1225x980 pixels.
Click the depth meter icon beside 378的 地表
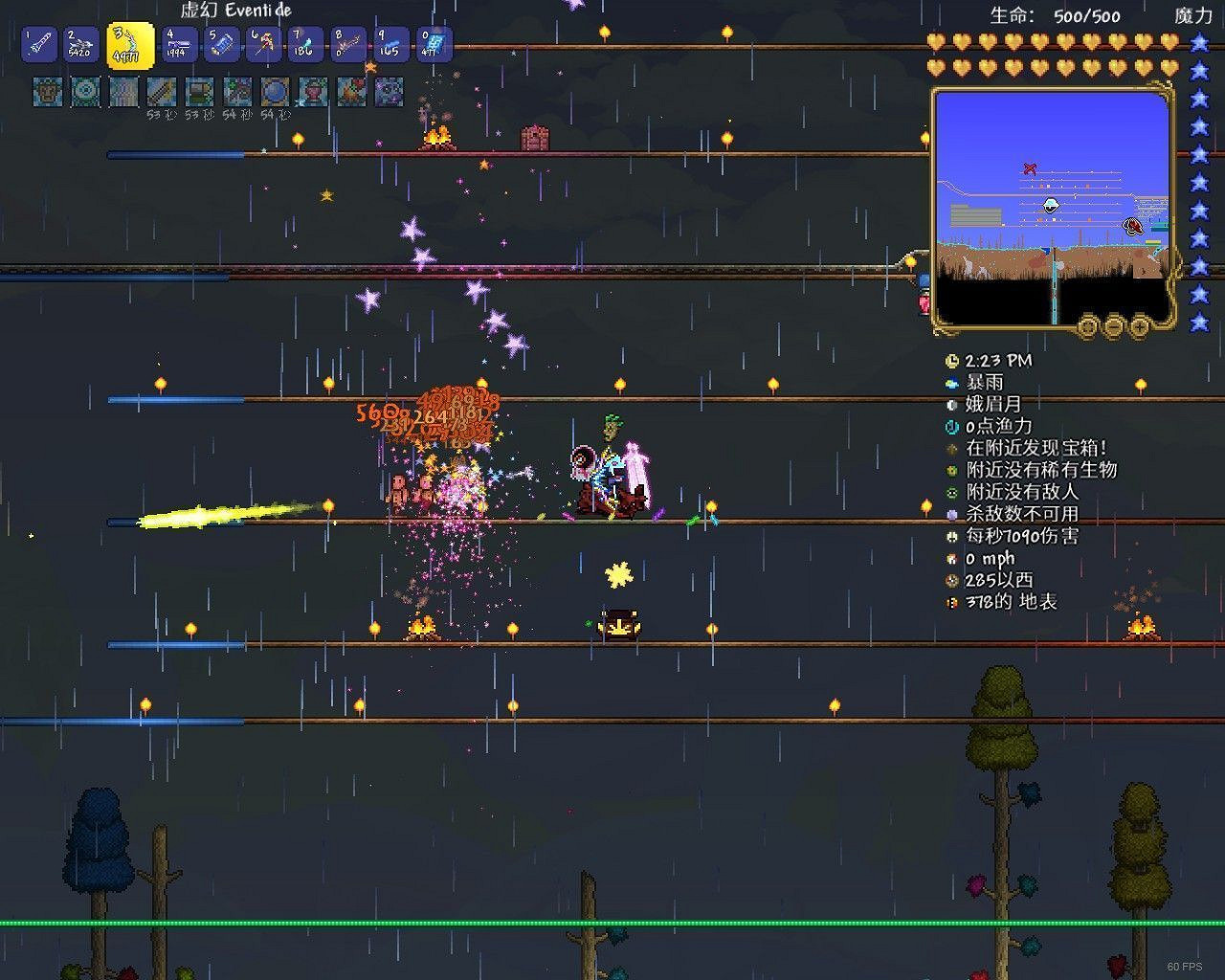coord(951,603)
